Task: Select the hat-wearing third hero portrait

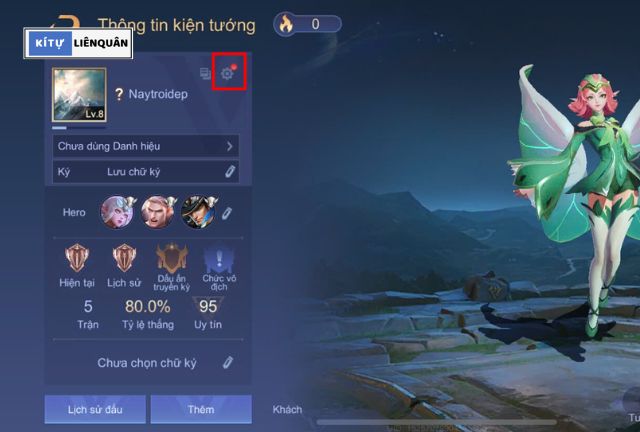Action: coord(197,212)
